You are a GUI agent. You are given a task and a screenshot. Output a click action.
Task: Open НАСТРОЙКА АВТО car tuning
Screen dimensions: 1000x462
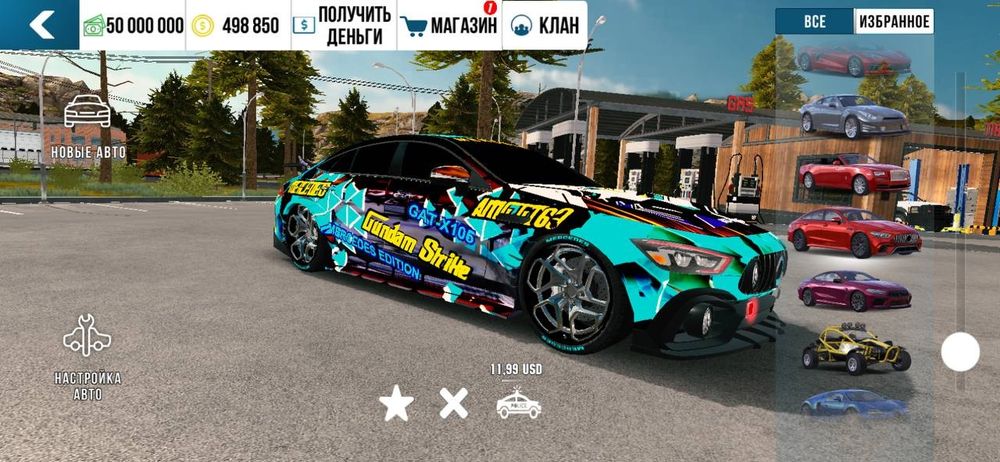pos(88,356)
